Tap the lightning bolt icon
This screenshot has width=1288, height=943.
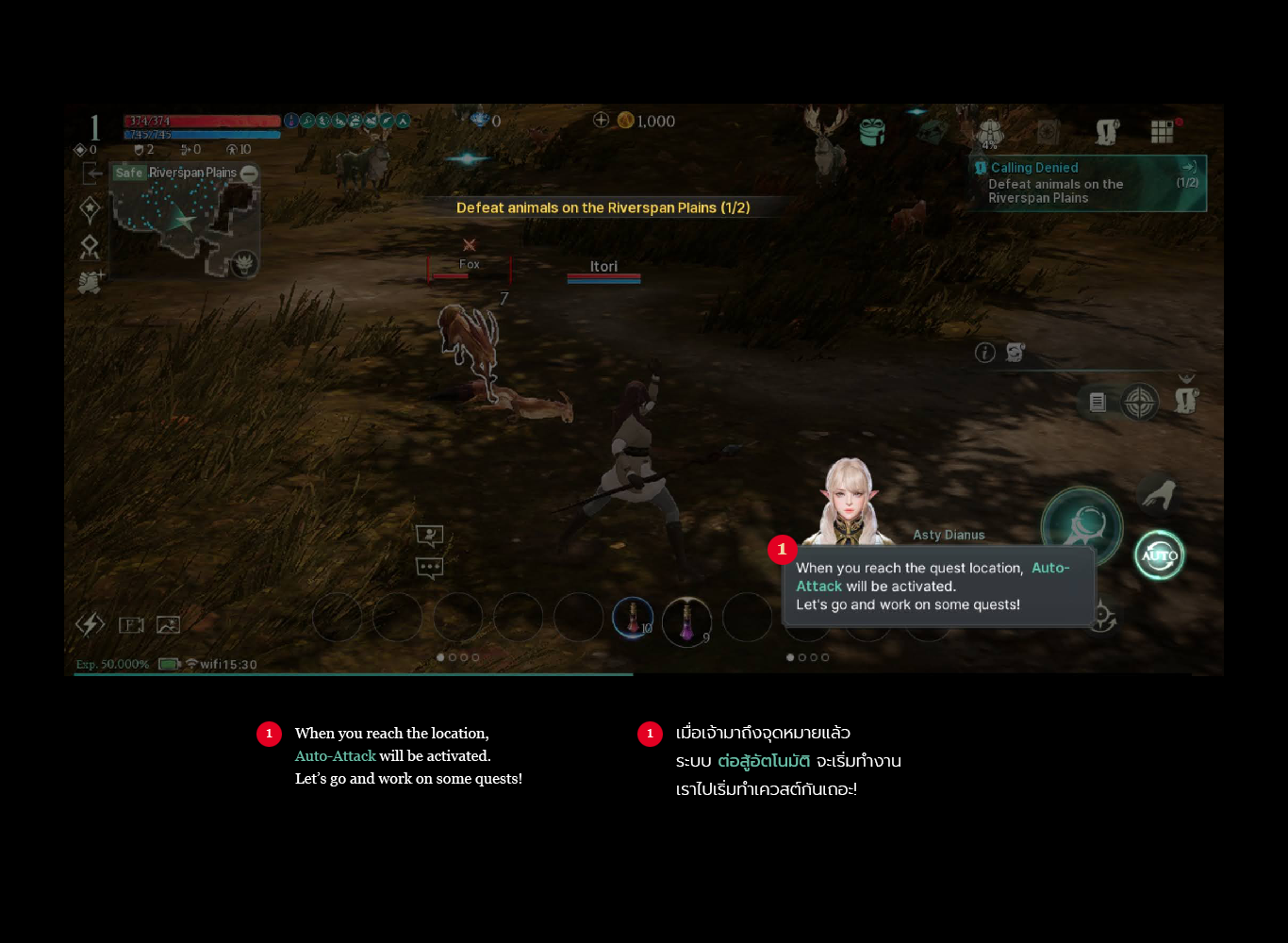click(x=91, y=624)
